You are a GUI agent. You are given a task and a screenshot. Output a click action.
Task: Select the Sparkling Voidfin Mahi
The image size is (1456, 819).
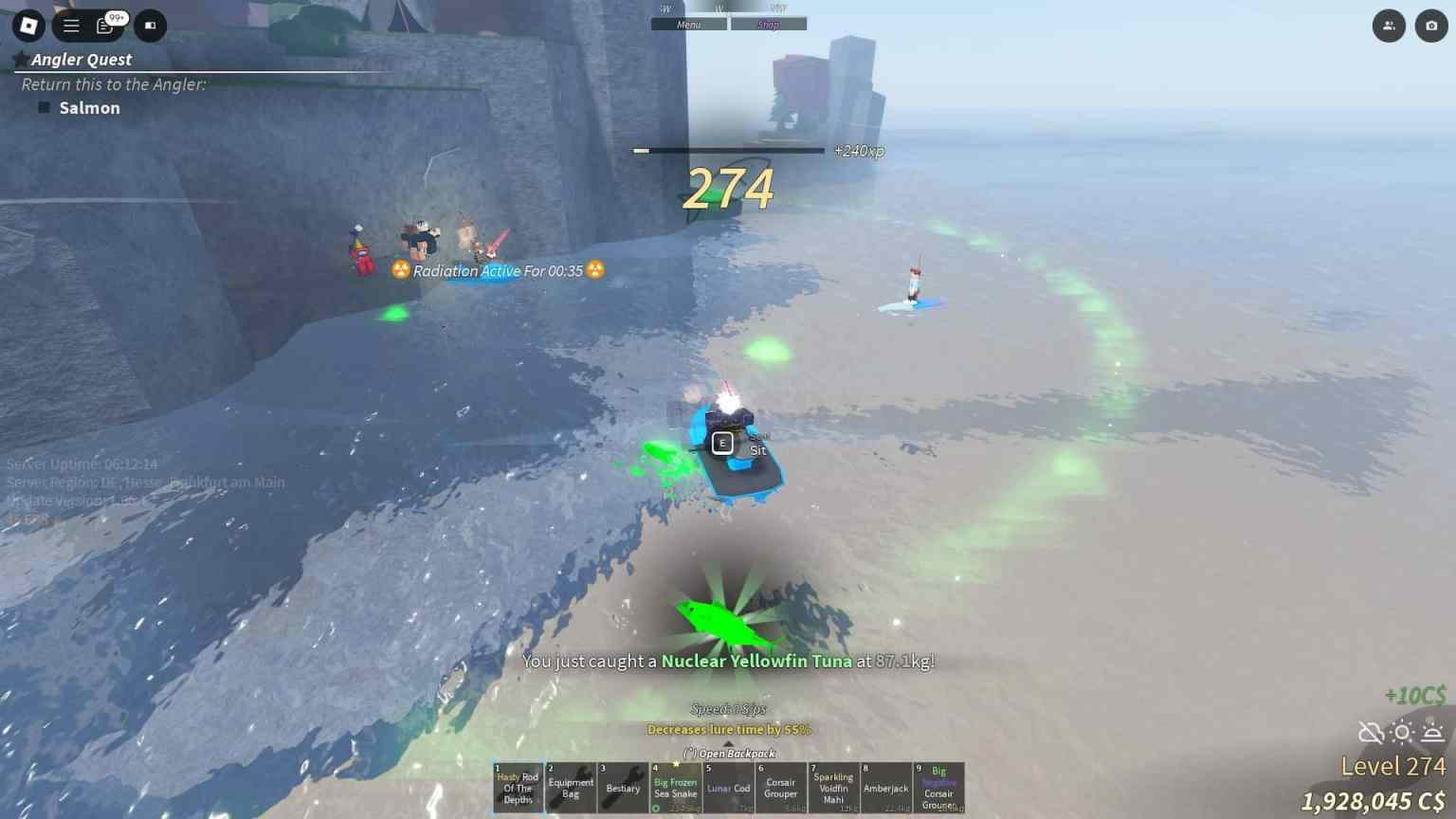tap(833, 788)
